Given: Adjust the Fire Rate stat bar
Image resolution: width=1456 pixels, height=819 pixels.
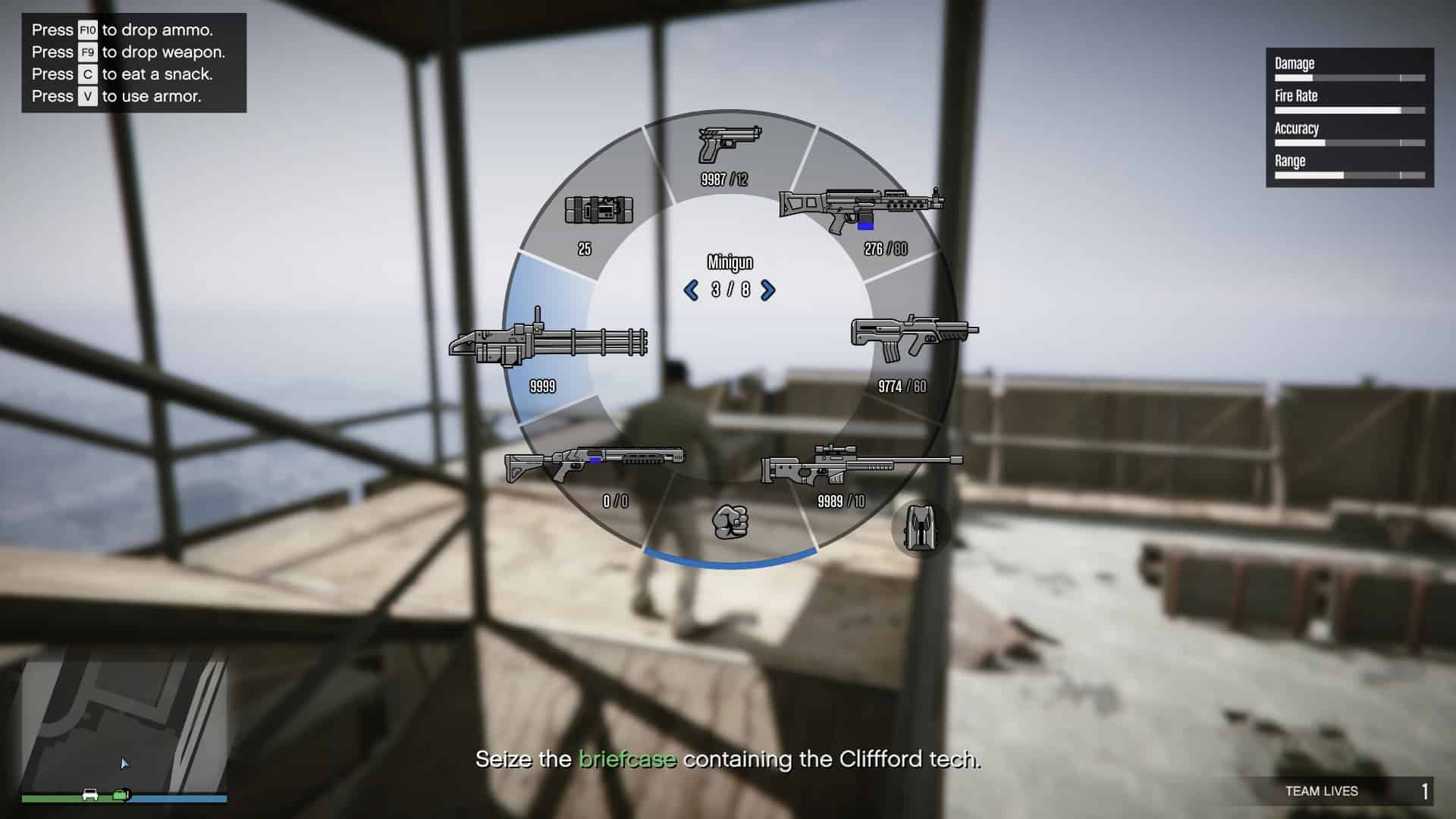Looking at the screenshot, I should pos(1350,108).
